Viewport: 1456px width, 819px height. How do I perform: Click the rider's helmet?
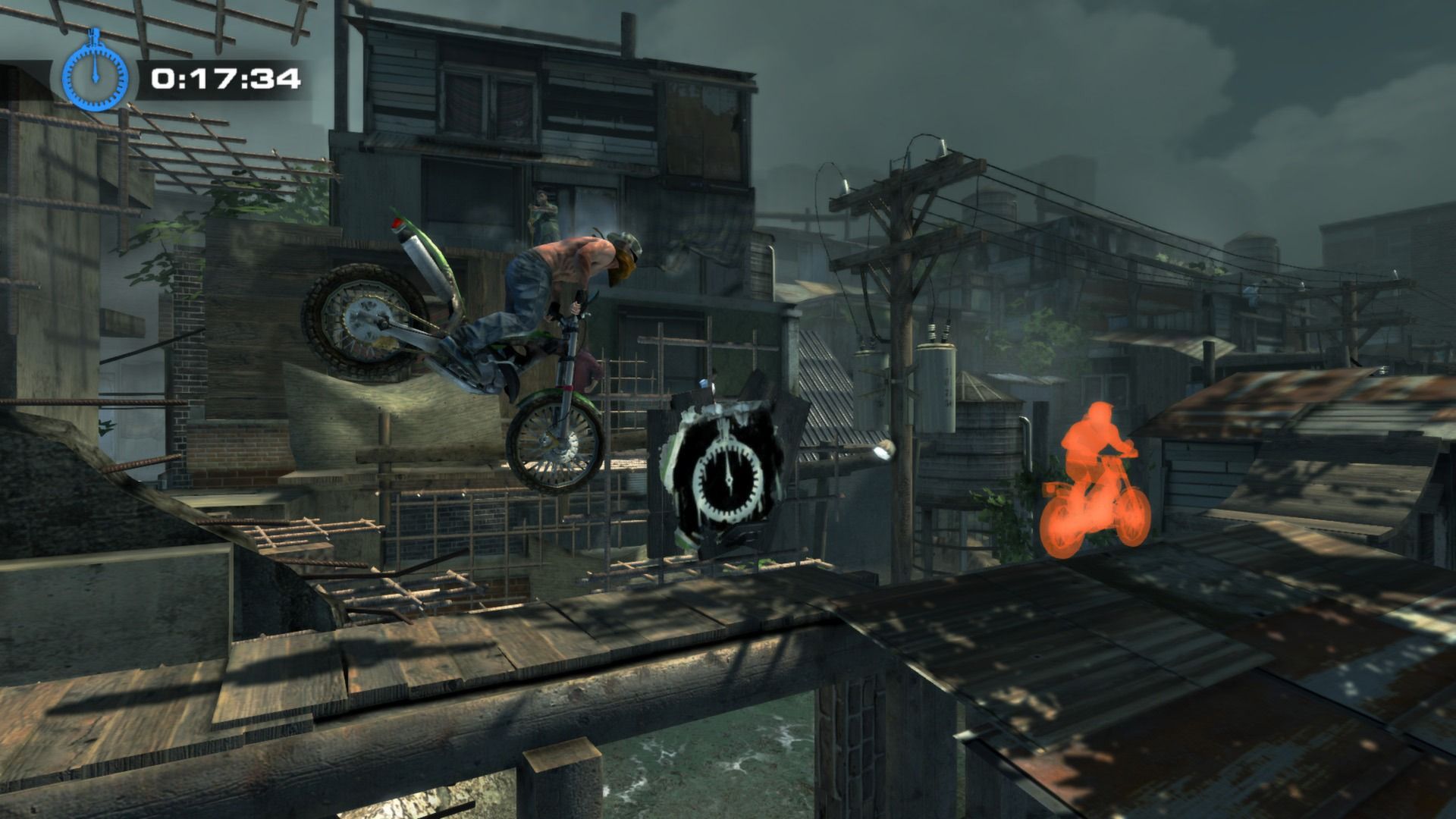click(623, 241)
